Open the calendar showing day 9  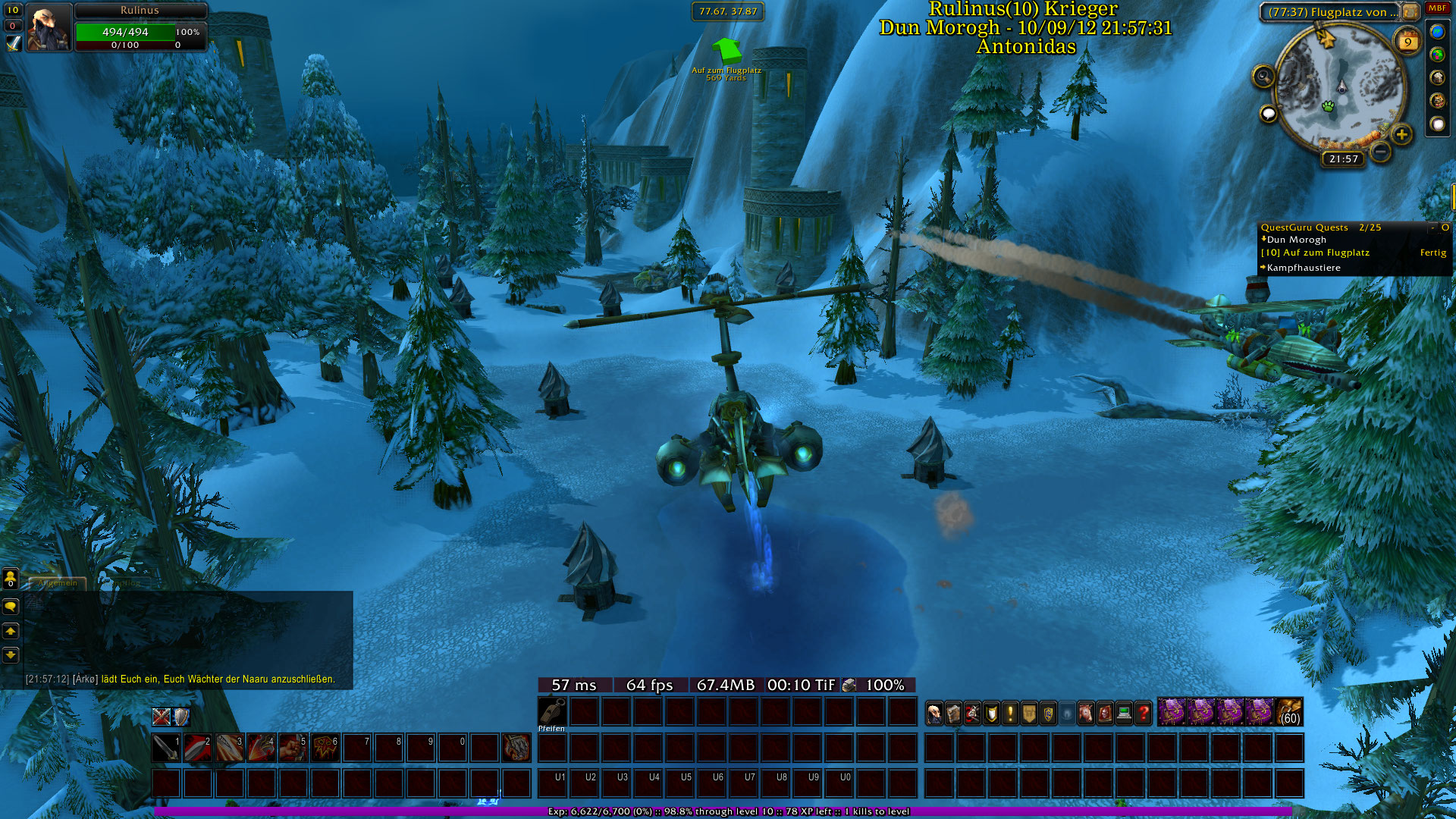pyautogui.click(x=1407, y=41)
